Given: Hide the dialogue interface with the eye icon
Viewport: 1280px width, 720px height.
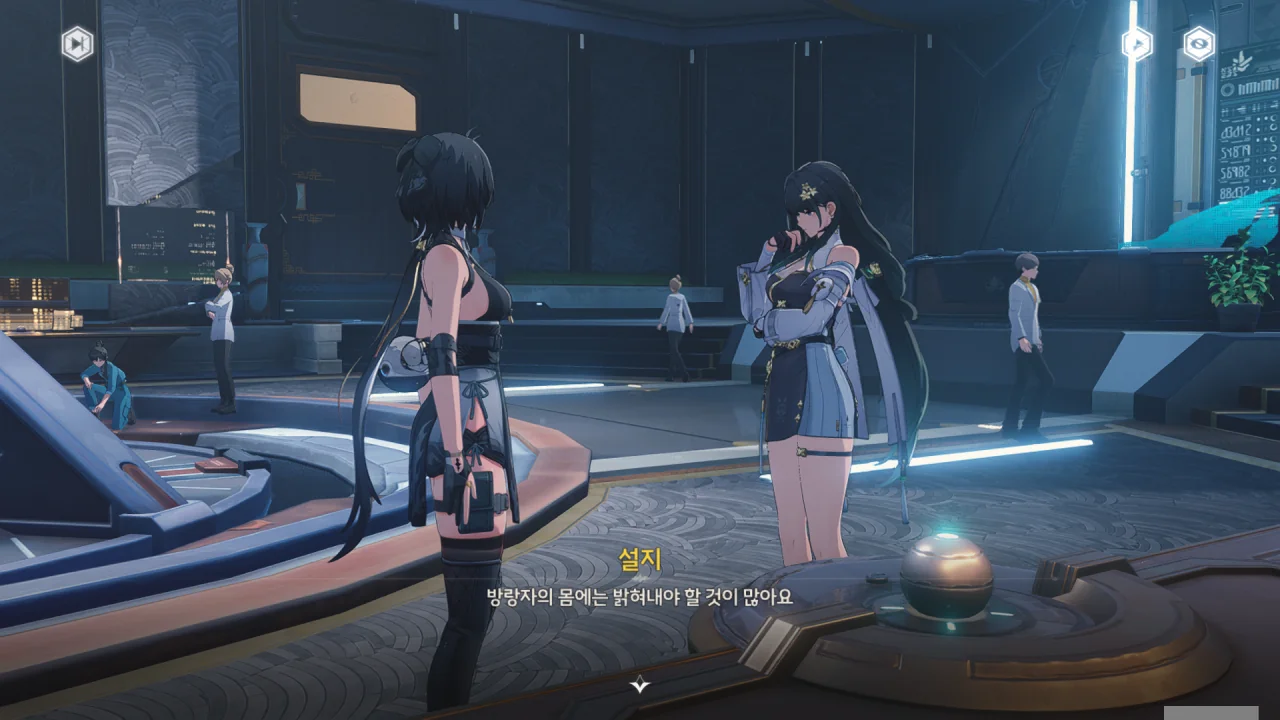Looking at the screenshot, I should pyautogui.click(x=1198, y=44).
